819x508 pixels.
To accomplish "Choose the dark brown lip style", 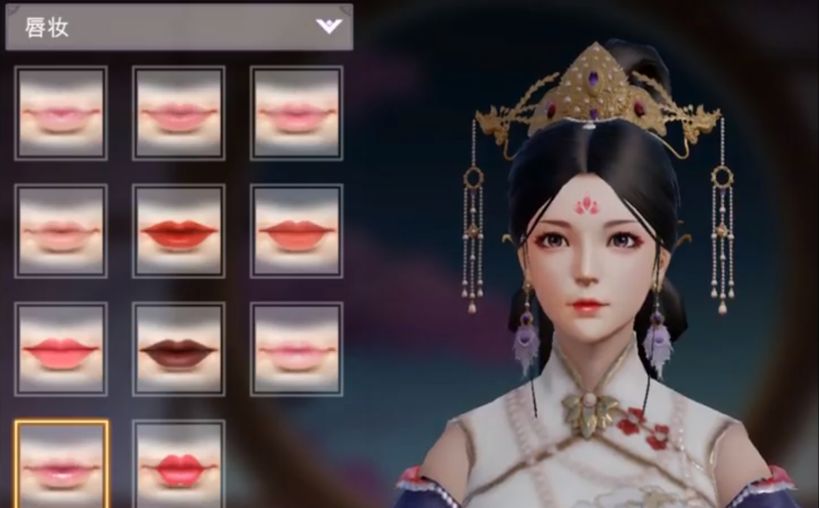I will (x=179, y=349).
